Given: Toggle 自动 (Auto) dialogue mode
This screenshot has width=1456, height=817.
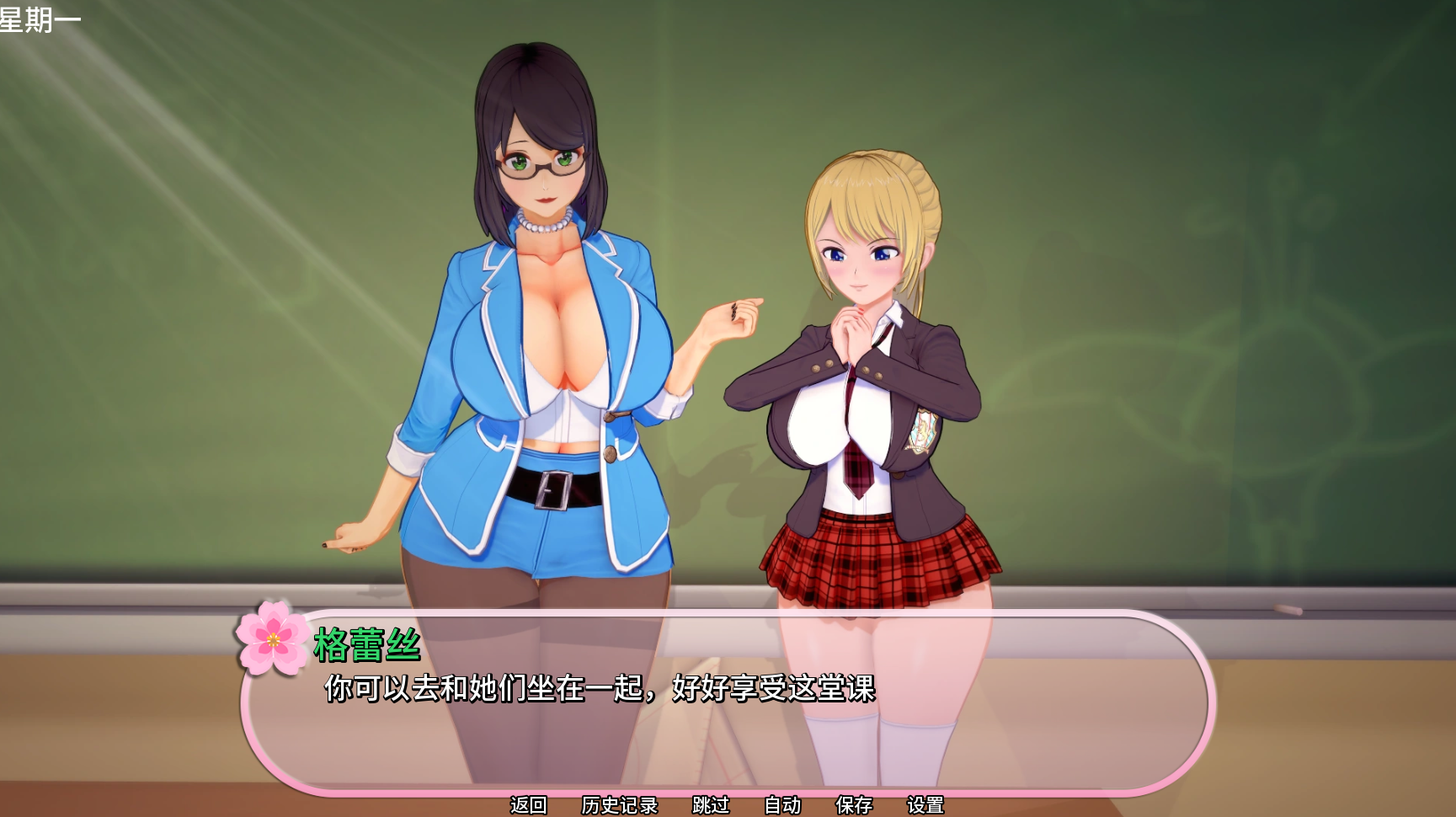Looking at the screenshot, I should point(782,805).
